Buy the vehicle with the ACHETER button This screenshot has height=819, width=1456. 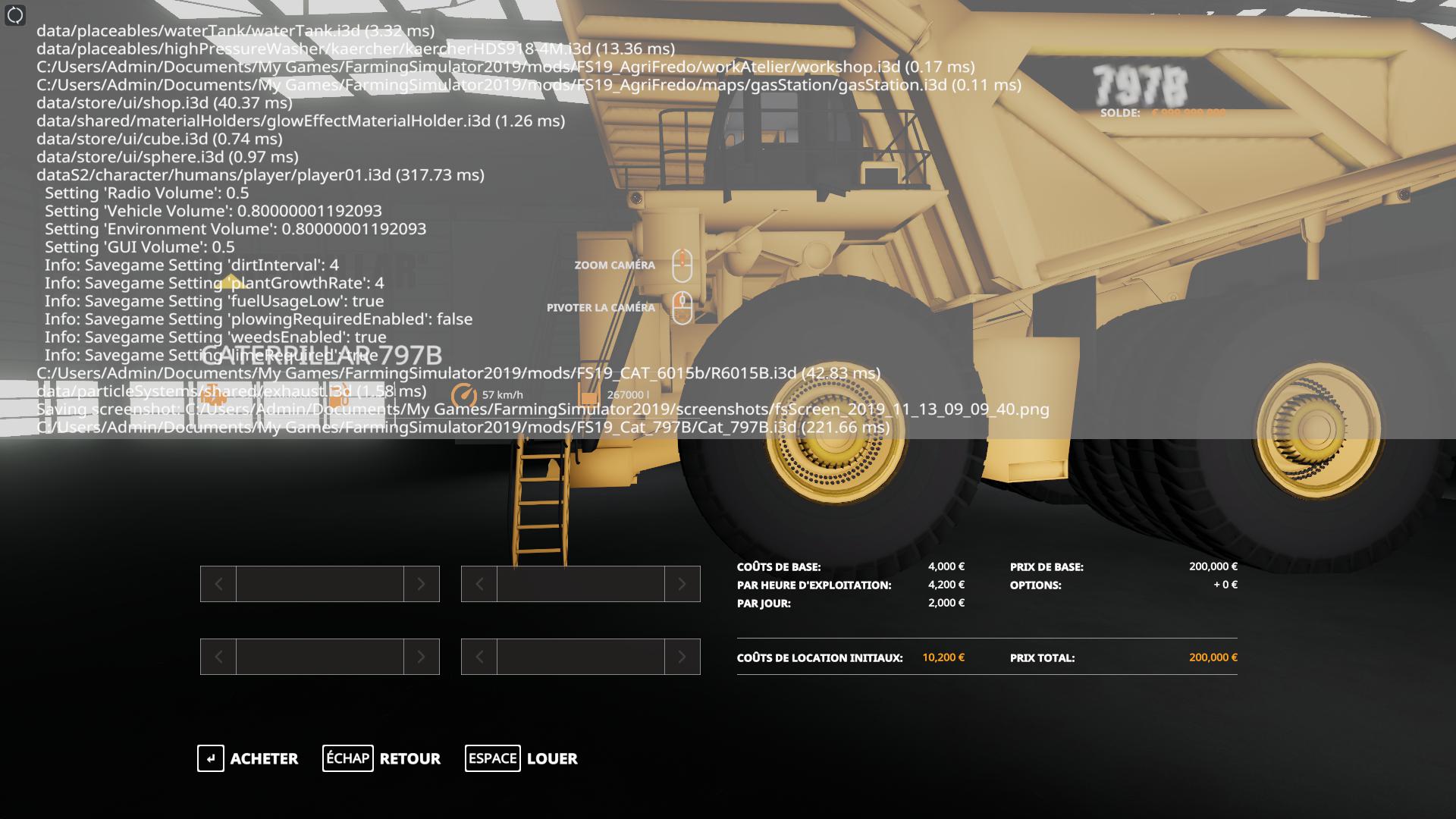[x=248, y=758]
